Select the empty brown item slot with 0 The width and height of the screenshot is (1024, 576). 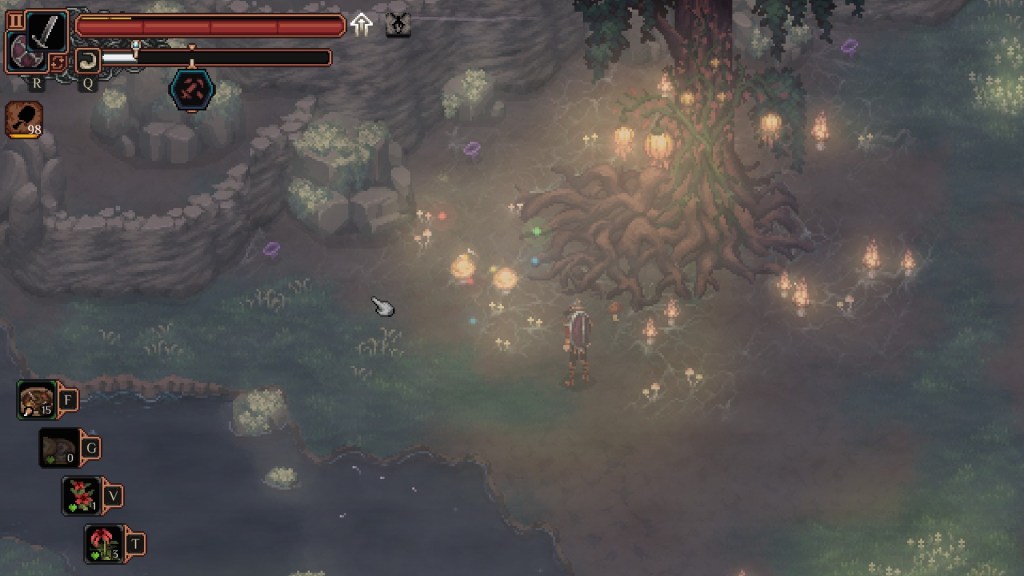(x=58, y=447)
